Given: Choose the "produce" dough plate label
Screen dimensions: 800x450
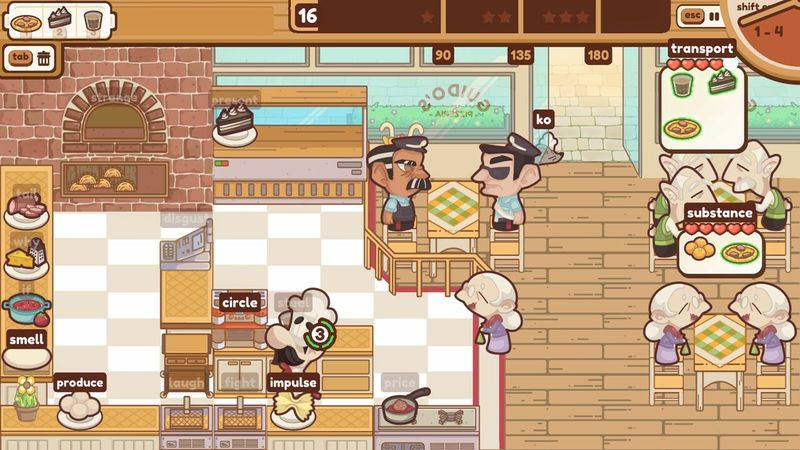Looking at the screenshot, I should pyautogui.click(x=80, y=382).
